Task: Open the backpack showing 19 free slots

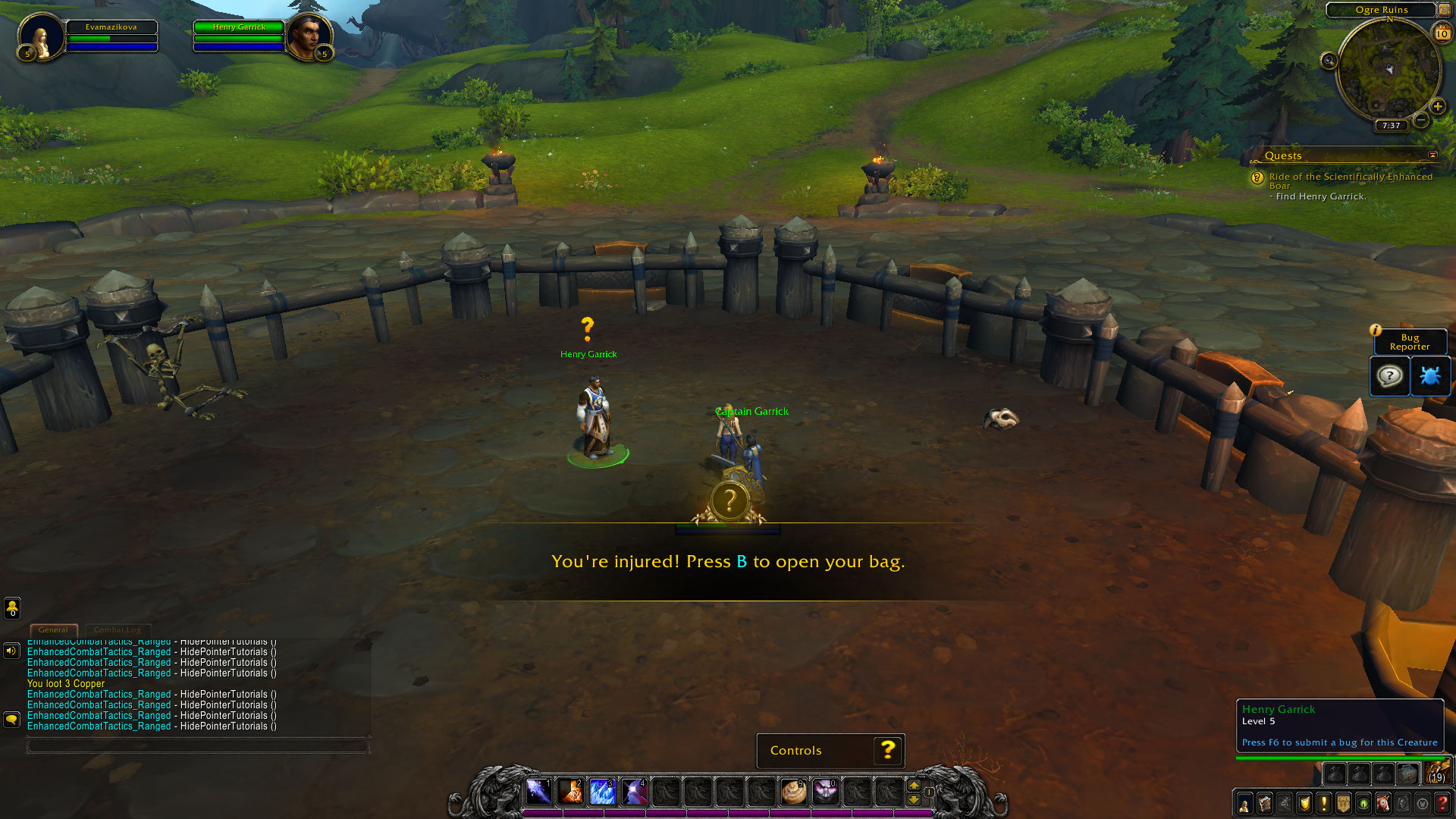Action: (x=1436, y=773)
